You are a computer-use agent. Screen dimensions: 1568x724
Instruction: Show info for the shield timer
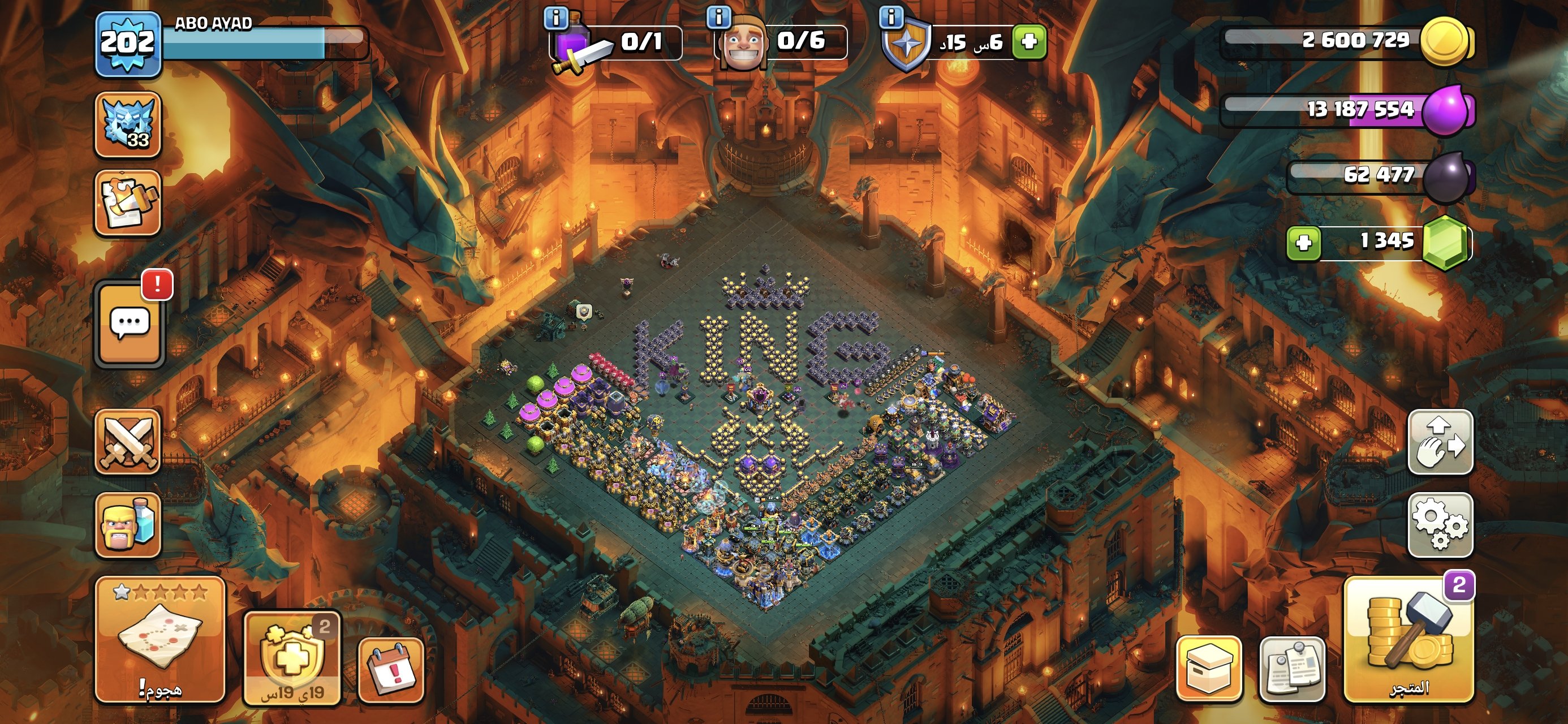[x=891, y=18]
